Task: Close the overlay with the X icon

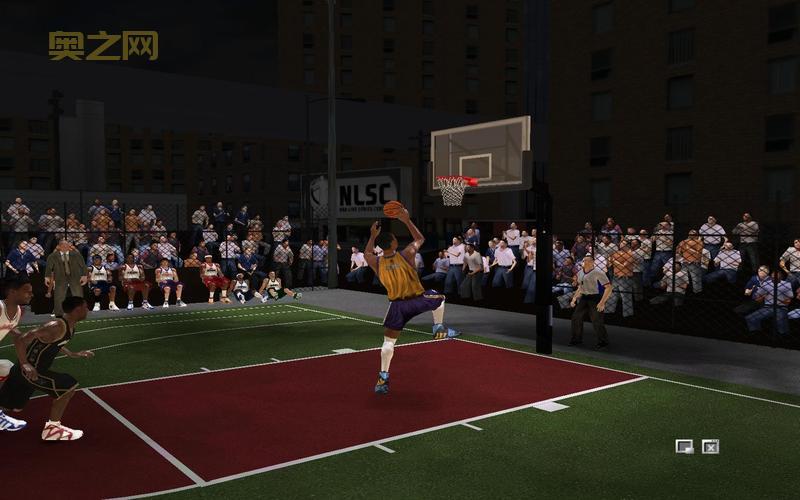Action: coord(710,446)
